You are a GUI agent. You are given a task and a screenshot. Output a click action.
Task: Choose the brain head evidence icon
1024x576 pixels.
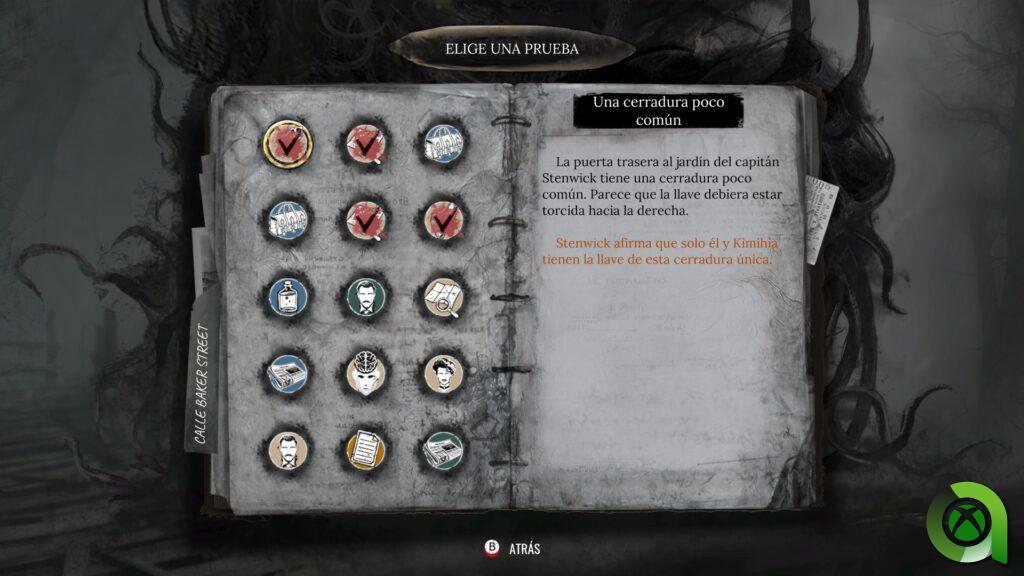coord(366,373)
